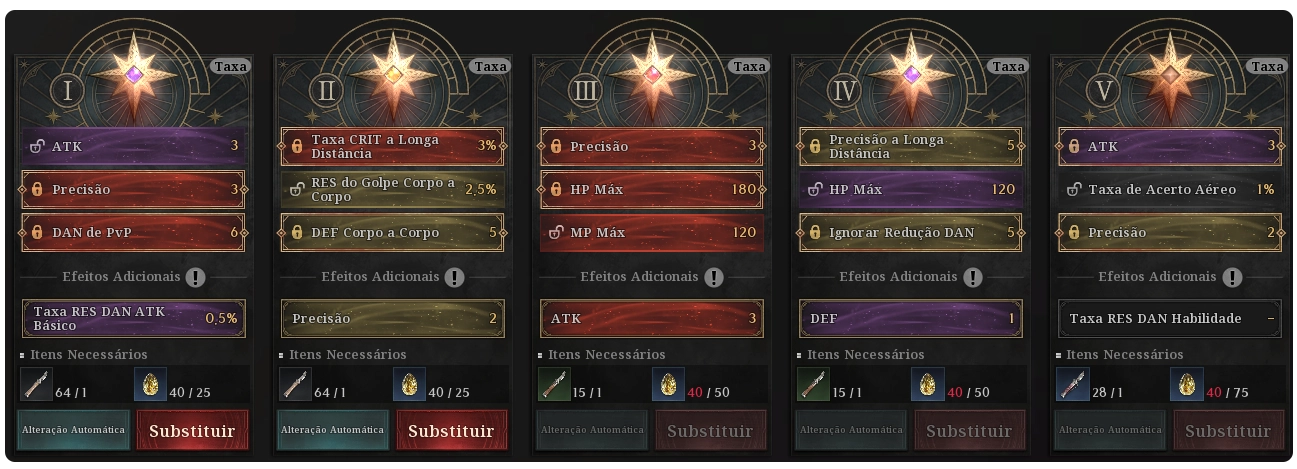Open the Efeitos Adicionais info icon on panel IV
Image resolution: width=1297 pixels, height=469 pixels.
coord(972,277)
